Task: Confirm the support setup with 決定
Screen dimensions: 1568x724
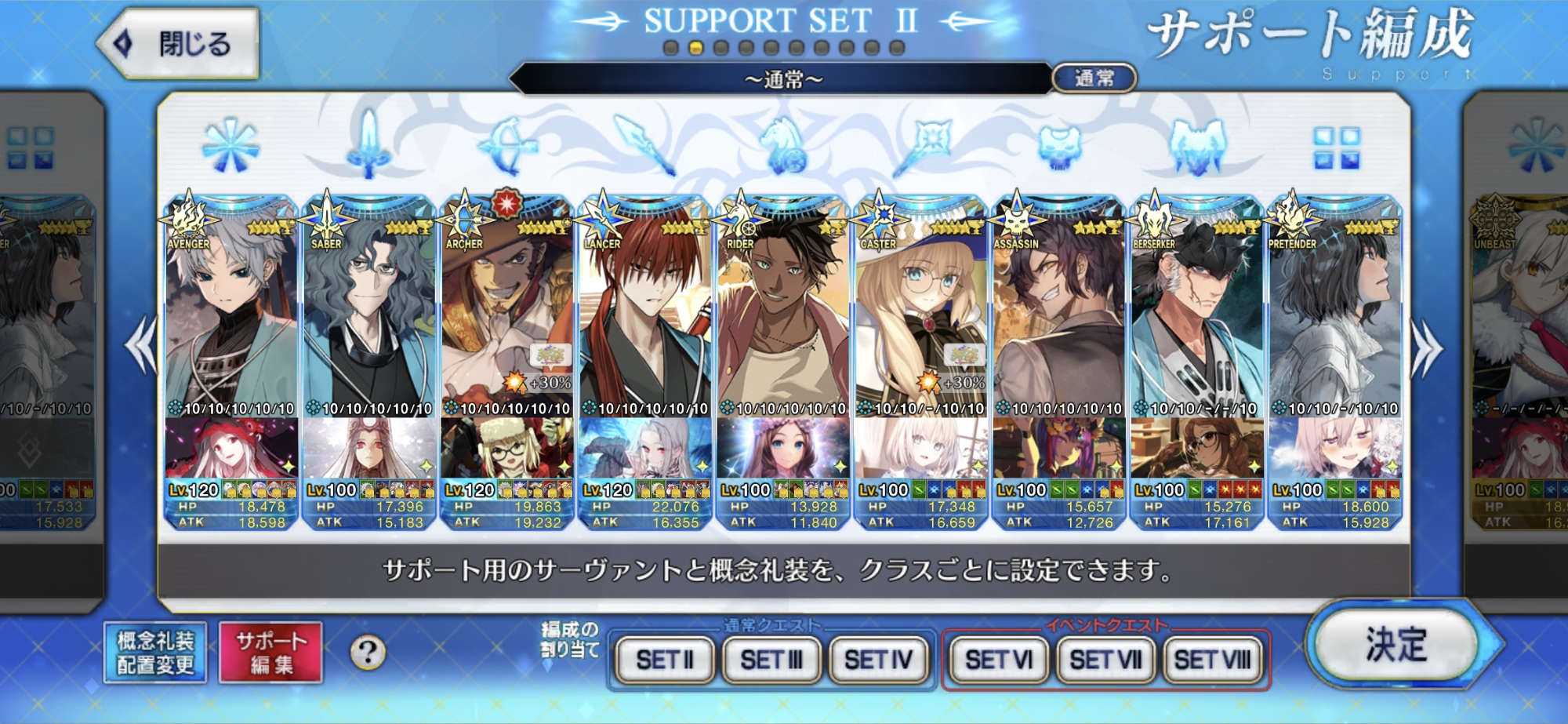Action: [x=1398, y=646]
